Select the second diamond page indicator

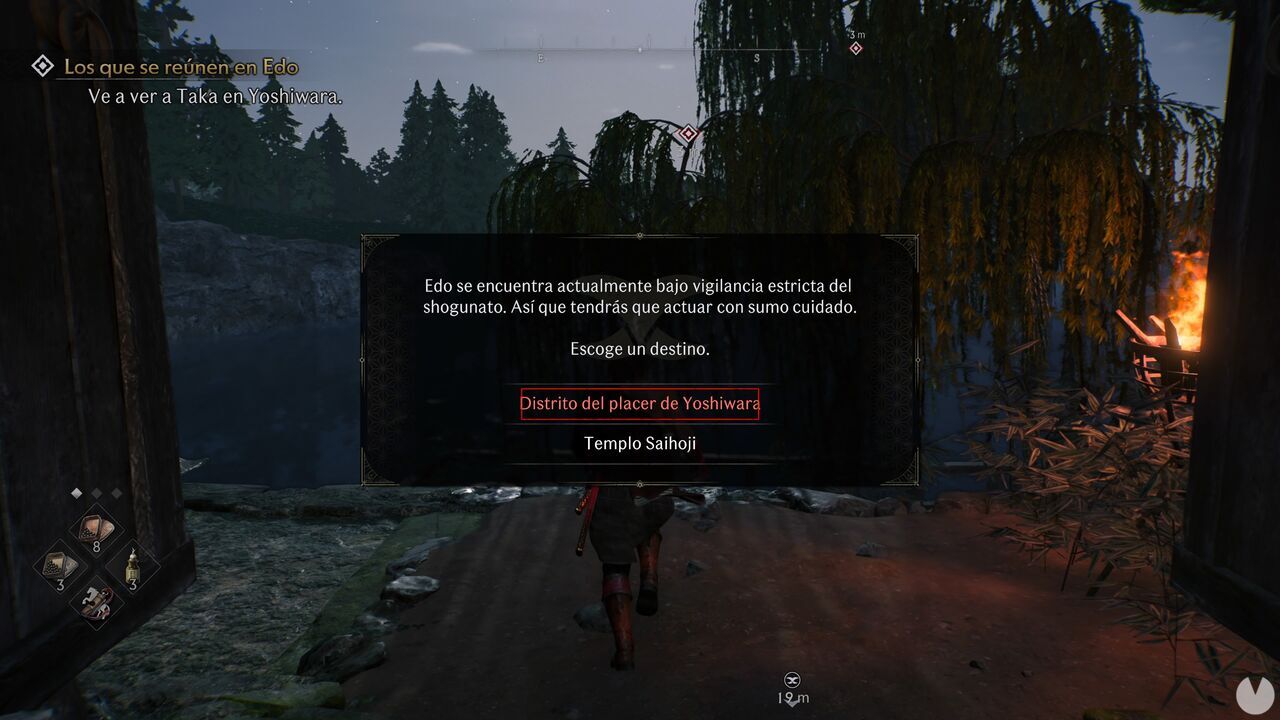tap(97, 493)
